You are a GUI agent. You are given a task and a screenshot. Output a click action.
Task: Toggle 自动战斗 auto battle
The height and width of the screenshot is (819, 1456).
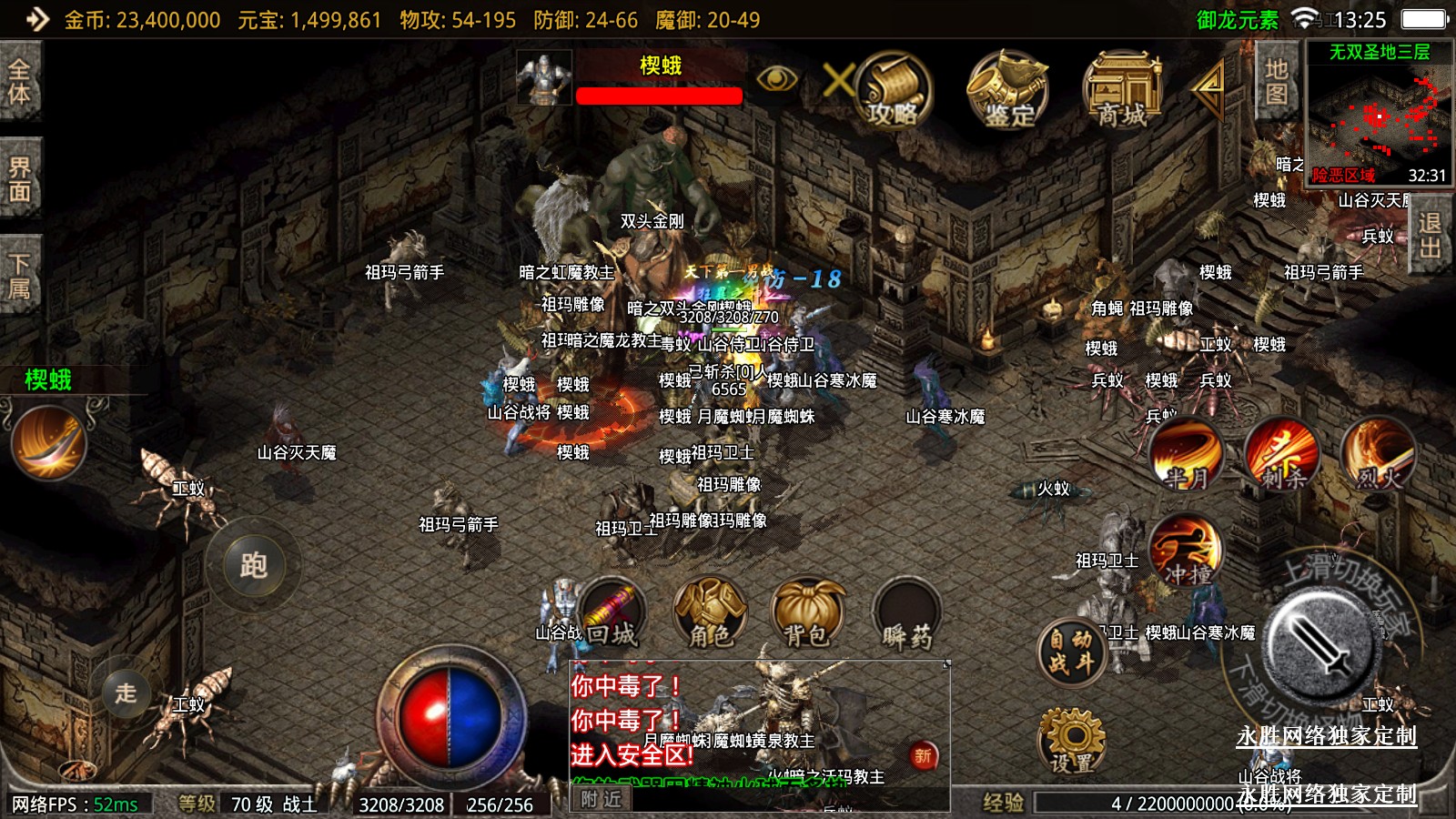click(1071, 652)
